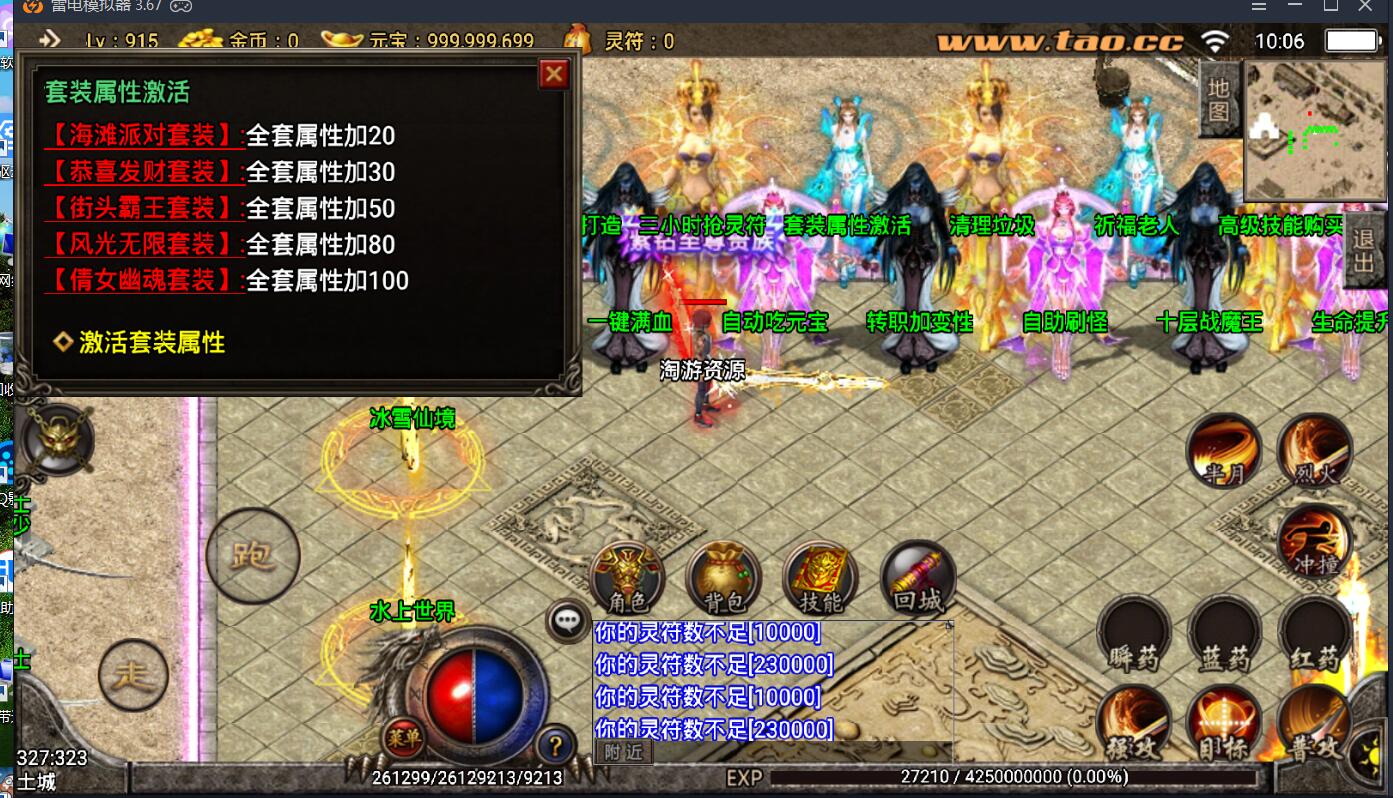The height and width of the screenshot is (798, 1393).
Task: Open the 一键满血 full-heal link
Action: click(x=631, y=324)
